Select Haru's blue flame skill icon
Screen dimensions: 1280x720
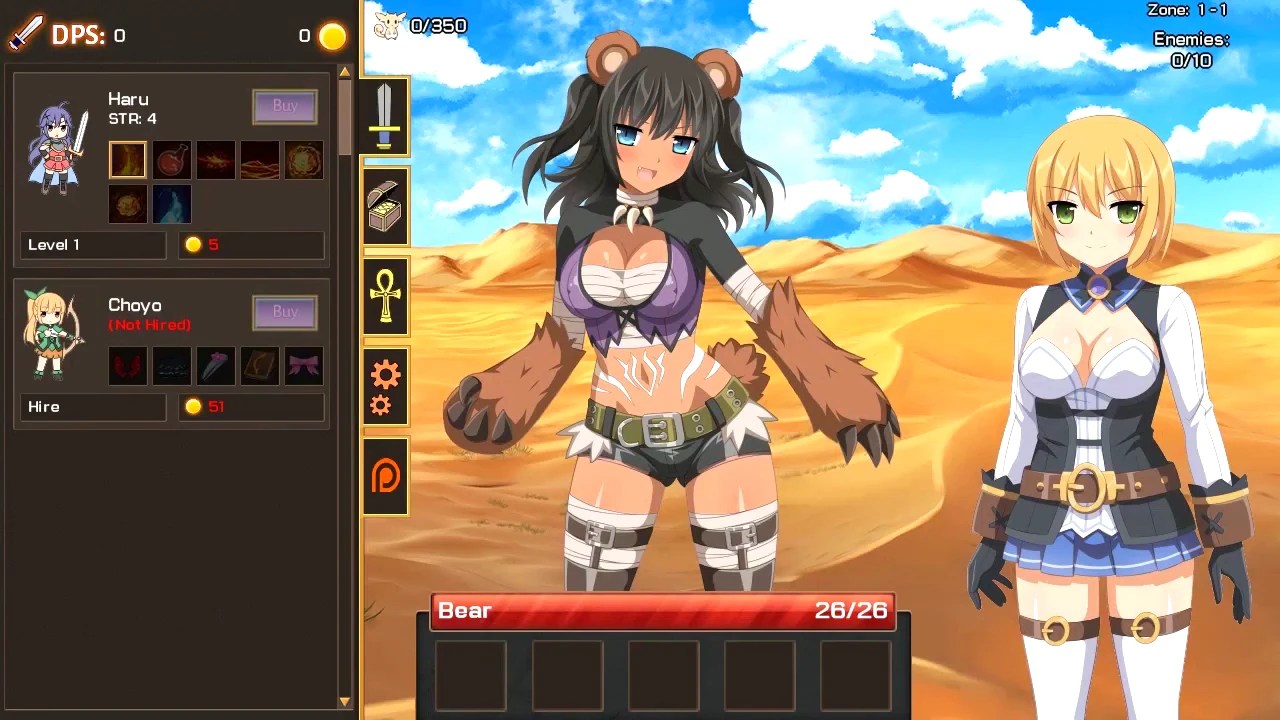172,204
